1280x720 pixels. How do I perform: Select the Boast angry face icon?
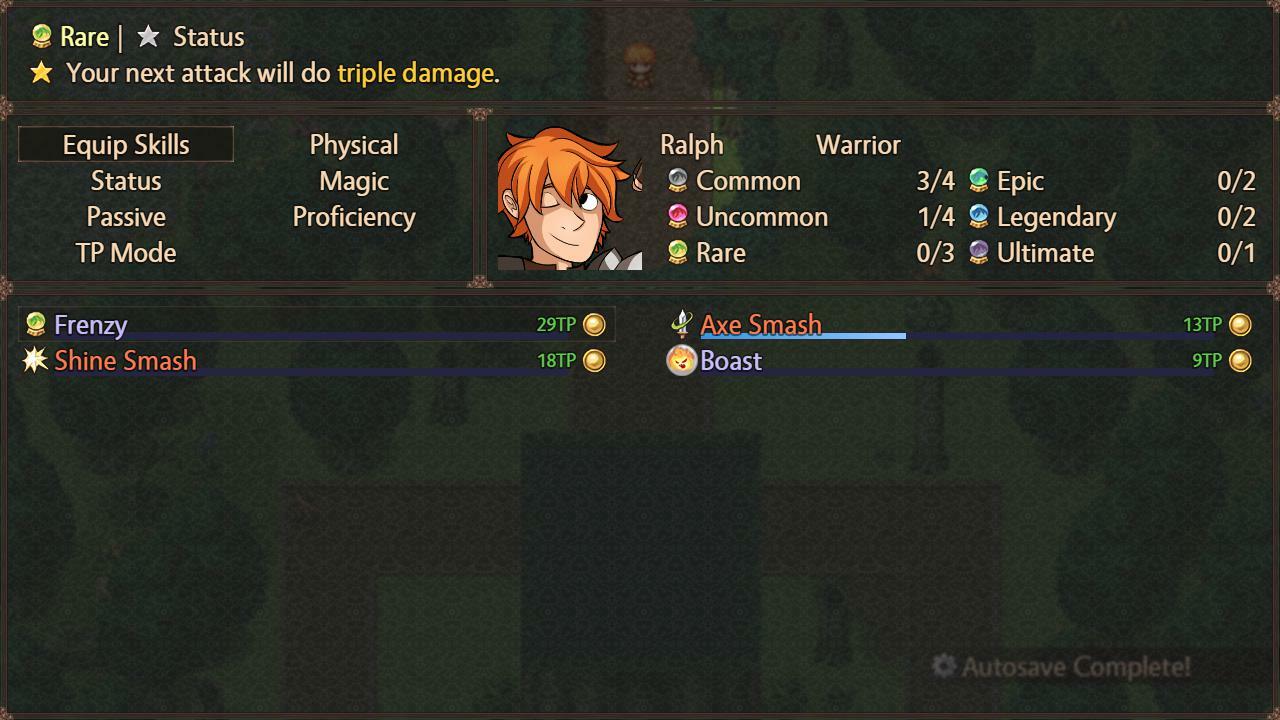(680, 361)
